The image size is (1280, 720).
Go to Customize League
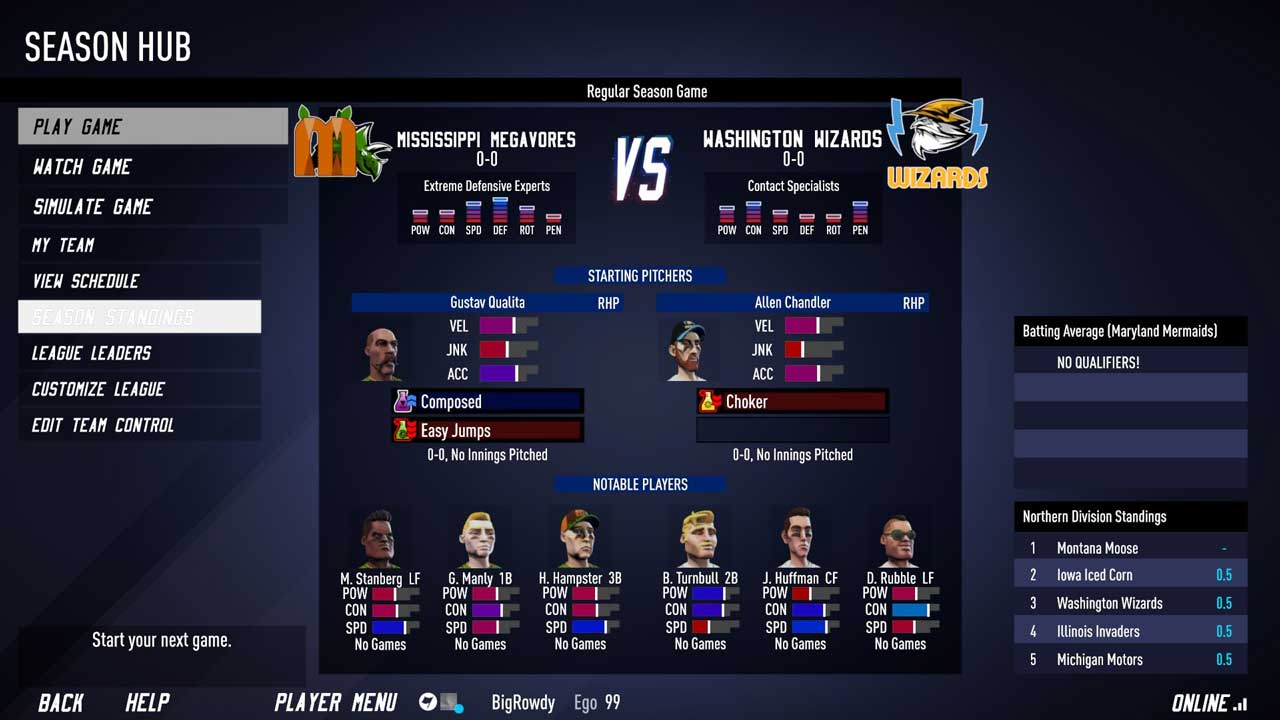tap(139, 389)
